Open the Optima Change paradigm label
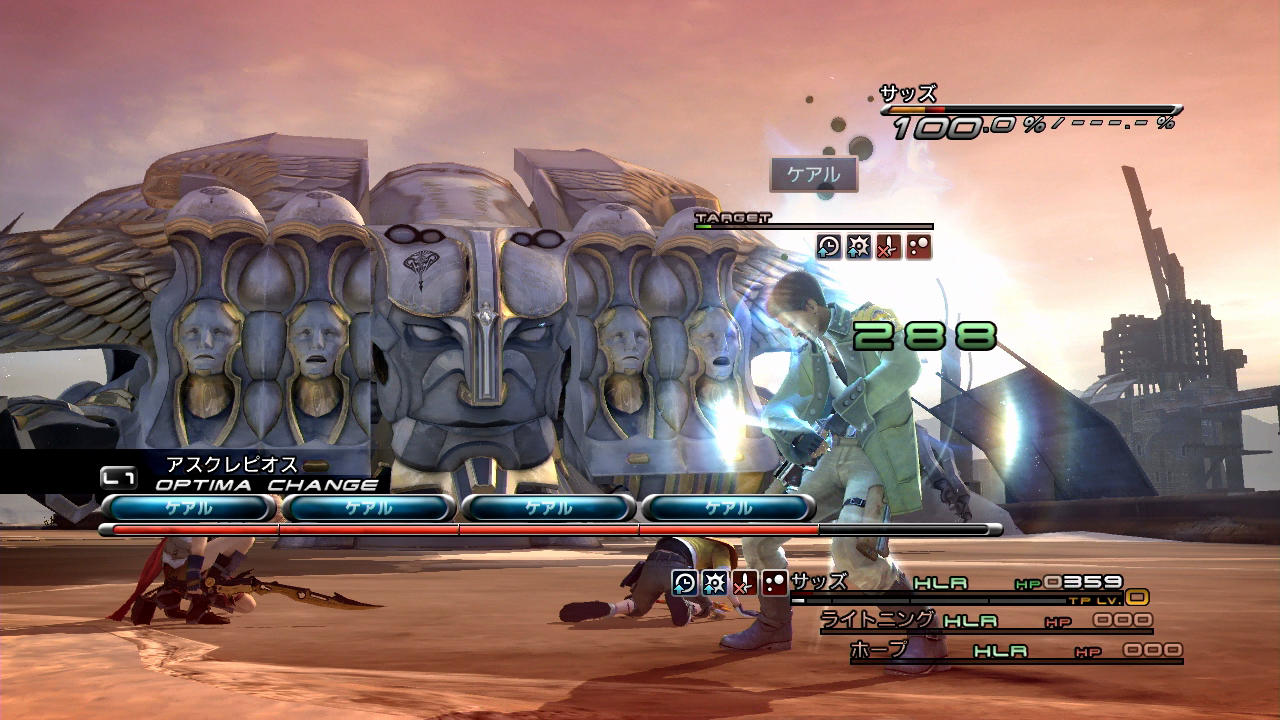This screenshot has height=720, width=1280. coord(266,485)
